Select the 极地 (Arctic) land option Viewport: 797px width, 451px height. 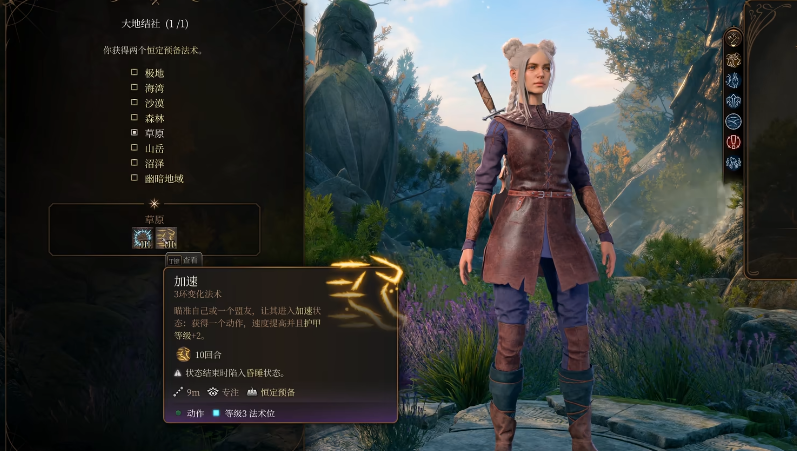[135, 72]
